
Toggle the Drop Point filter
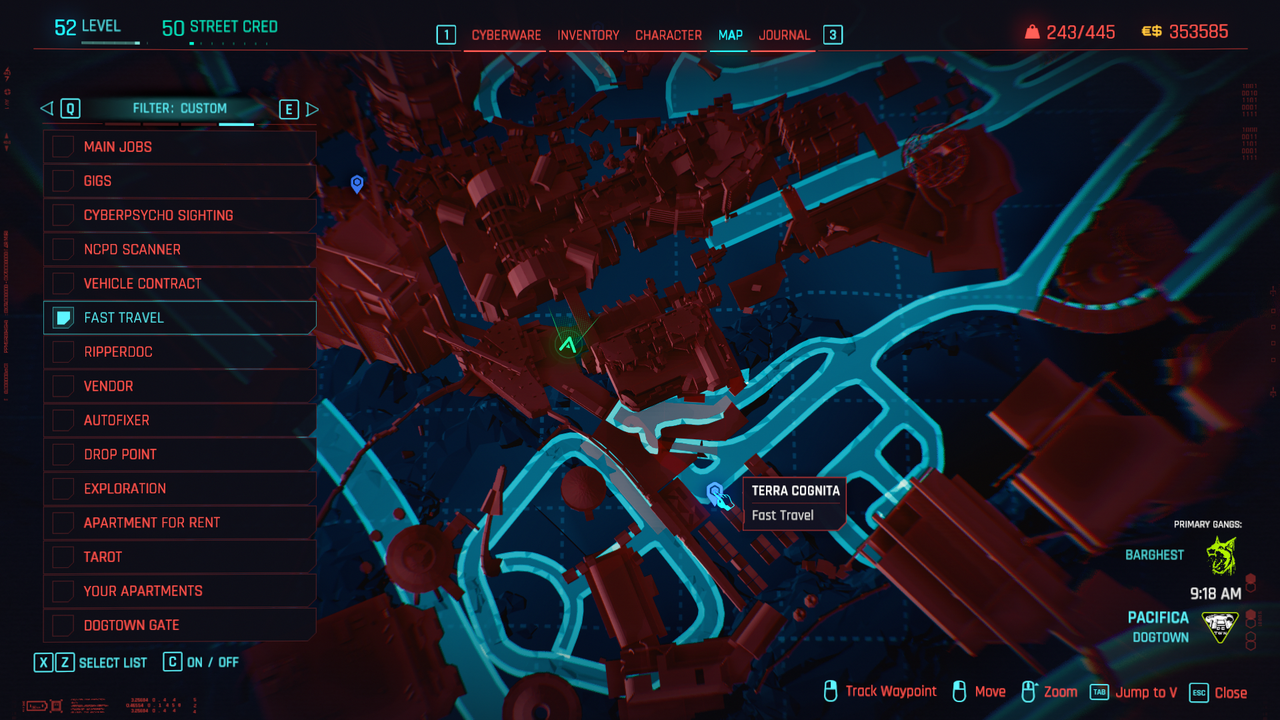[64, 454]
